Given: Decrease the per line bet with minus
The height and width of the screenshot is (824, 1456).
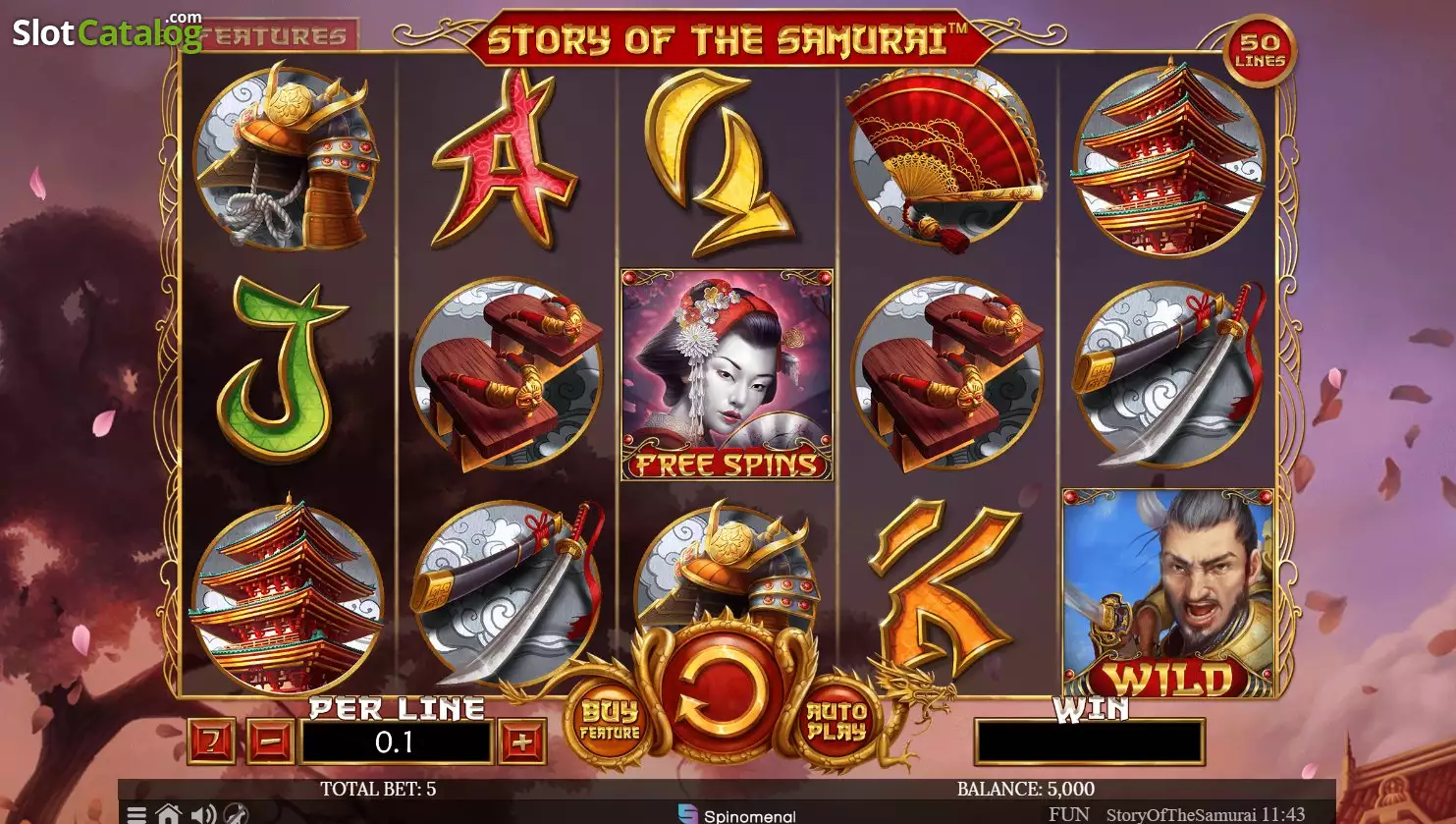Looking at the screenshot, I should pos(271,742).
